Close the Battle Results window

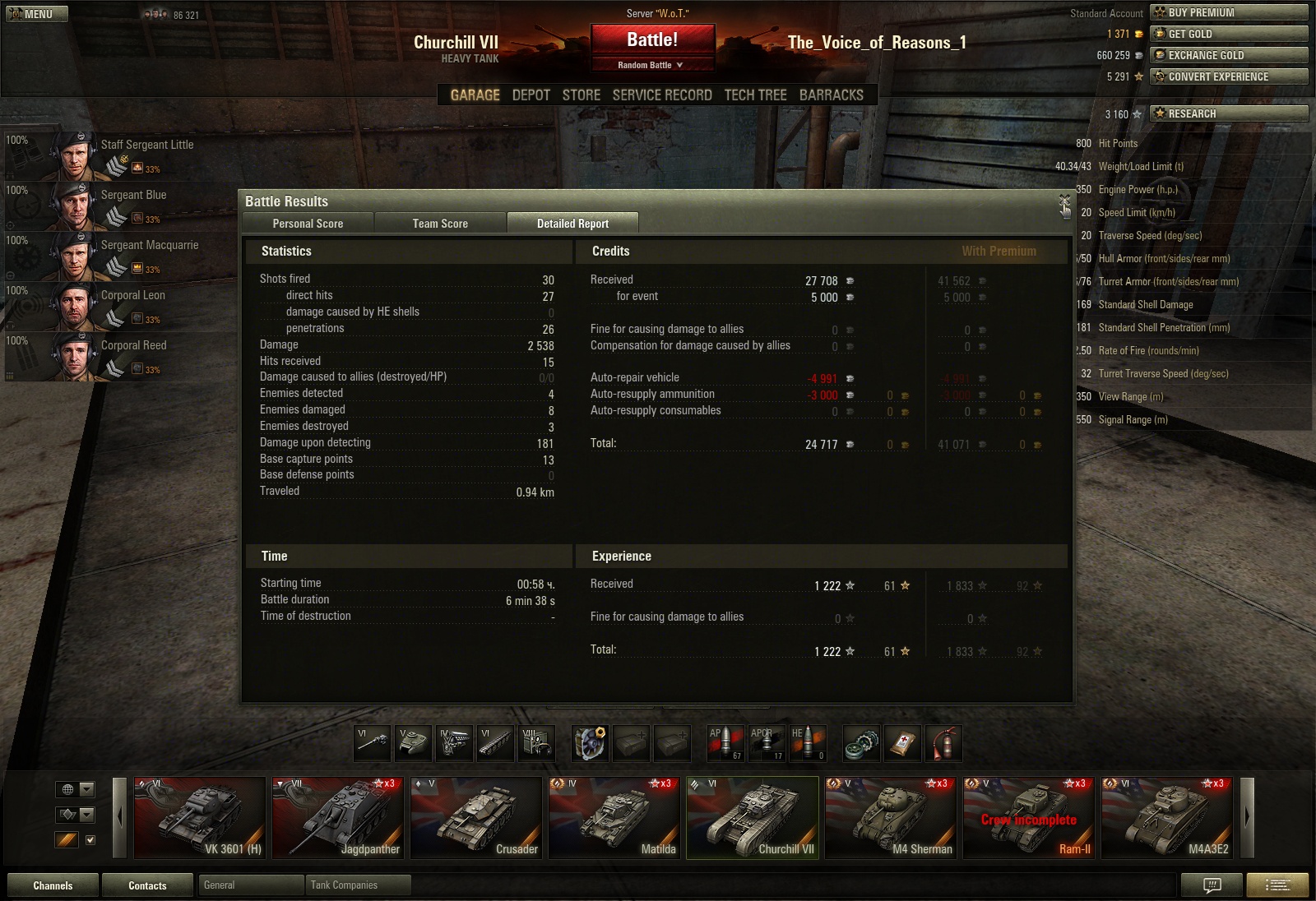[1064, 201]
